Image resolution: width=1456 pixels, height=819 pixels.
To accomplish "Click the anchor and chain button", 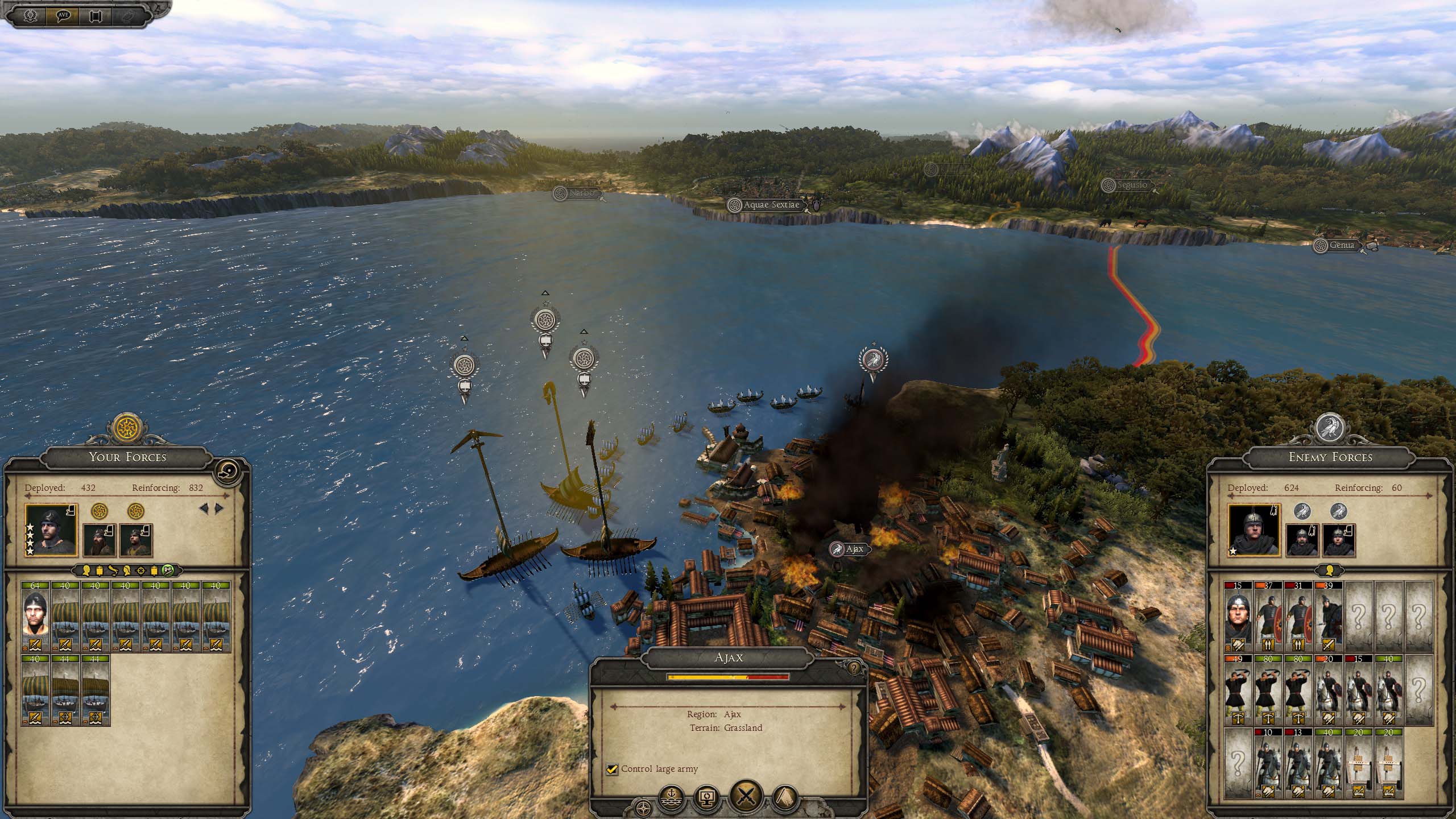I will coord(672,799).
